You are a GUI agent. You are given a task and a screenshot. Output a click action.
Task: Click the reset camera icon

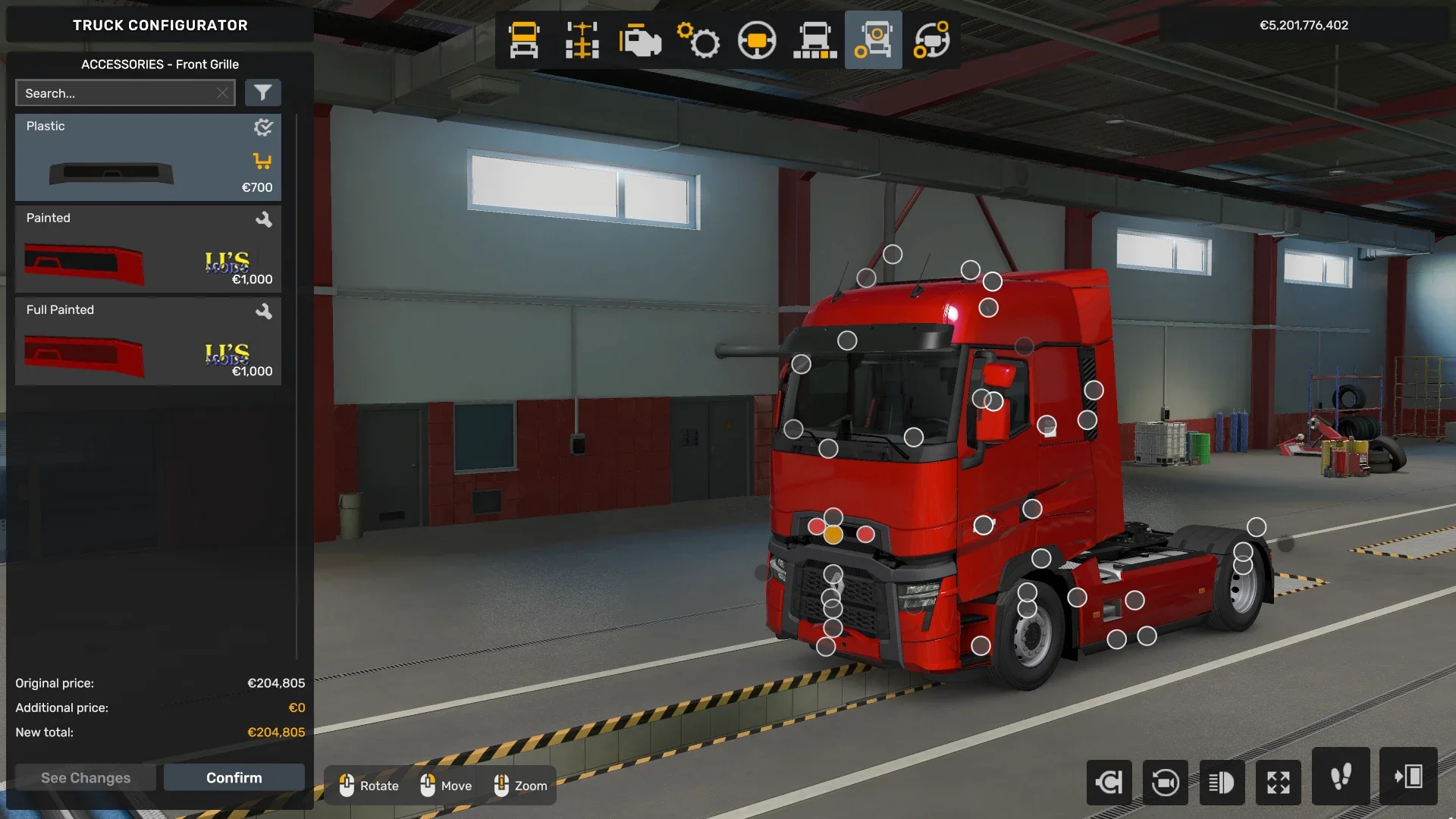tap(1109, 782)
